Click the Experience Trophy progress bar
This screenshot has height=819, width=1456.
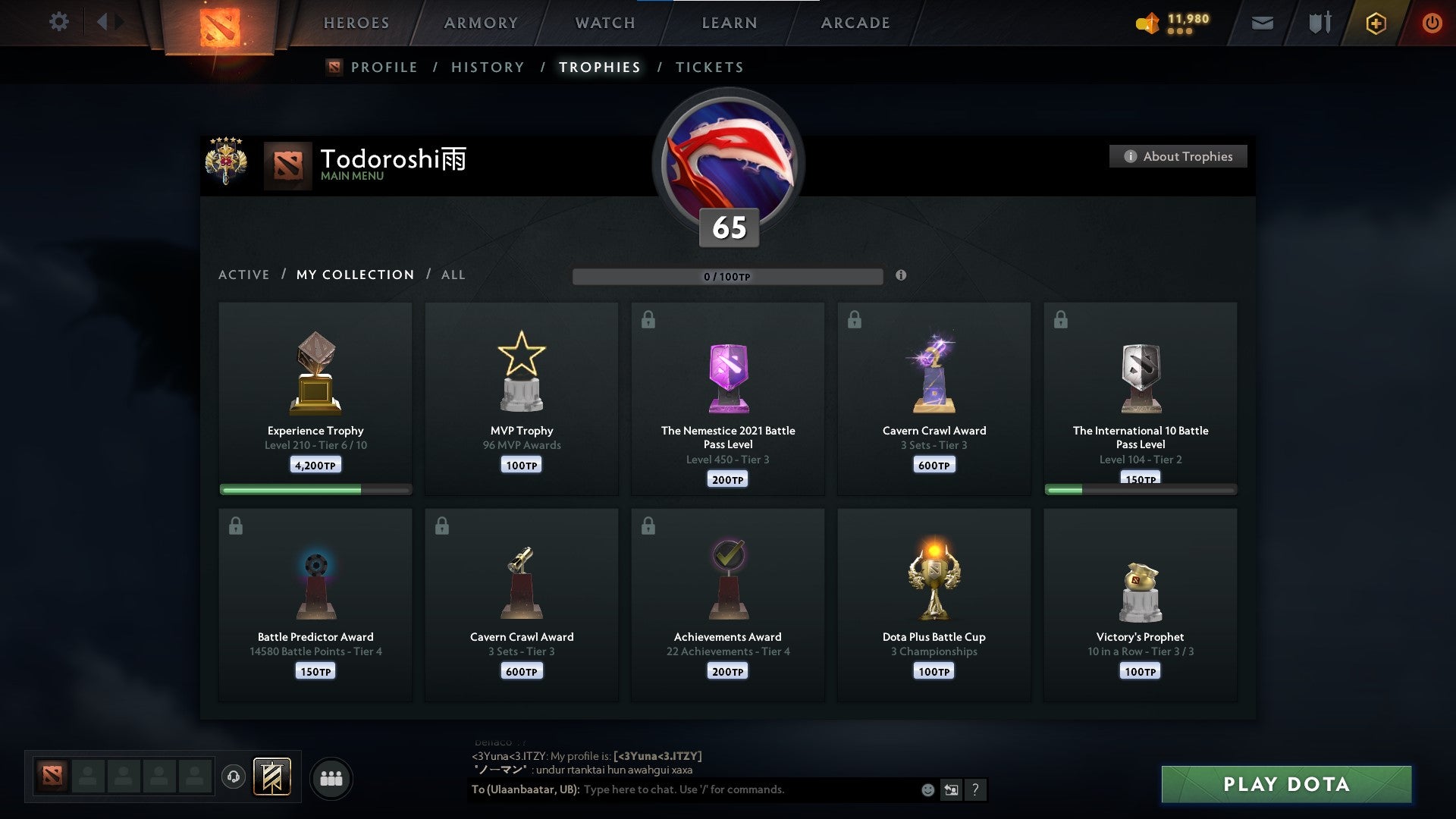point(315,490)
